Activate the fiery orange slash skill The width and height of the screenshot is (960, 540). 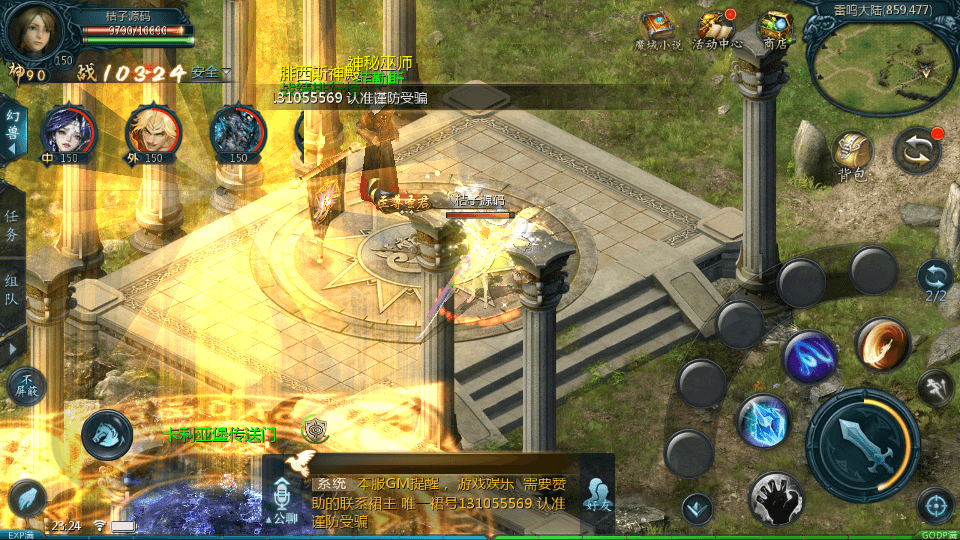pos(881,344)
